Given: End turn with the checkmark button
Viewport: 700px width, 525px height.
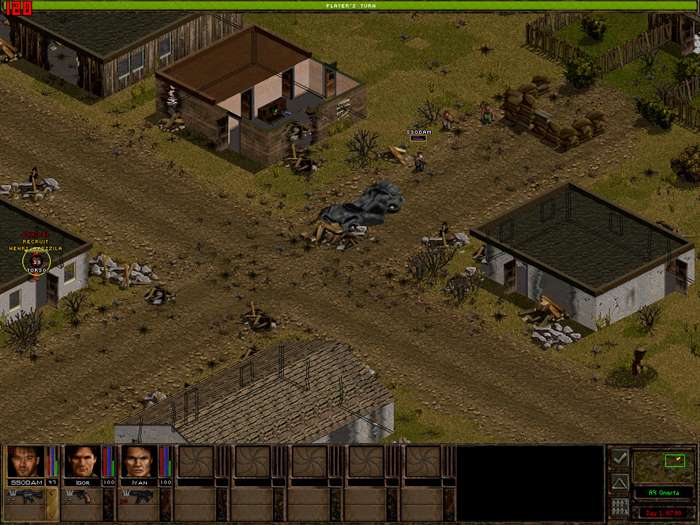Looking at the screenshot, I should pos(620,458).
